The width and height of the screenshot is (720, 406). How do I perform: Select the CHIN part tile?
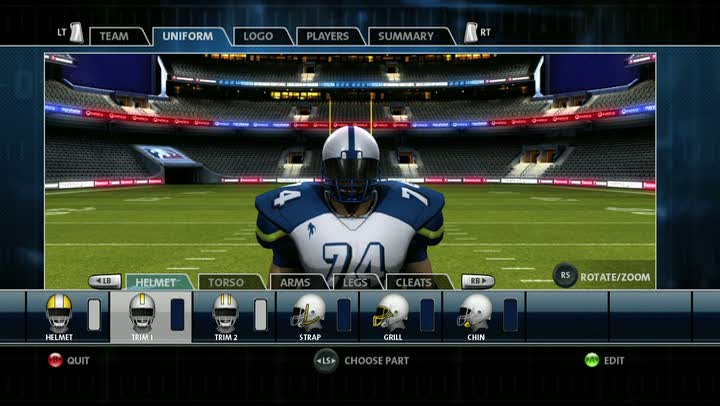click(x=476, y=316)
